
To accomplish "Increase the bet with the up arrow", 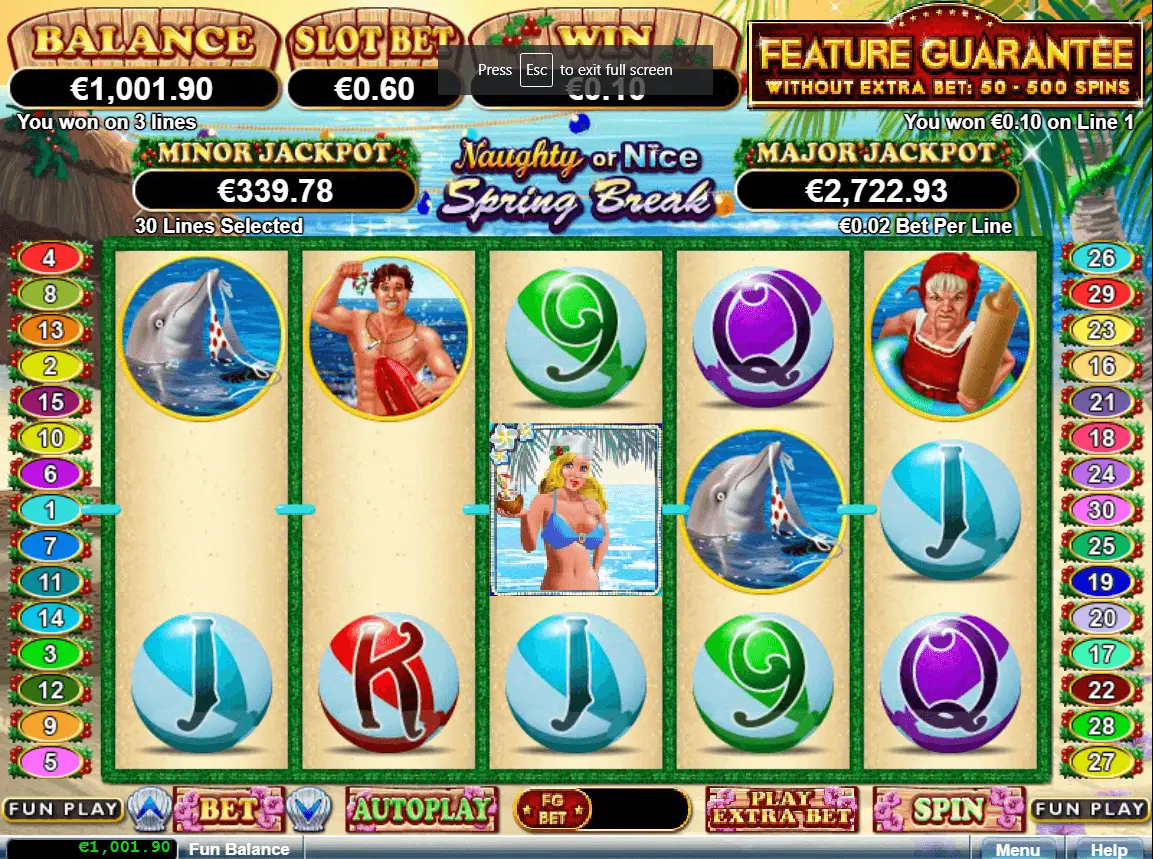I will (148, 808).
